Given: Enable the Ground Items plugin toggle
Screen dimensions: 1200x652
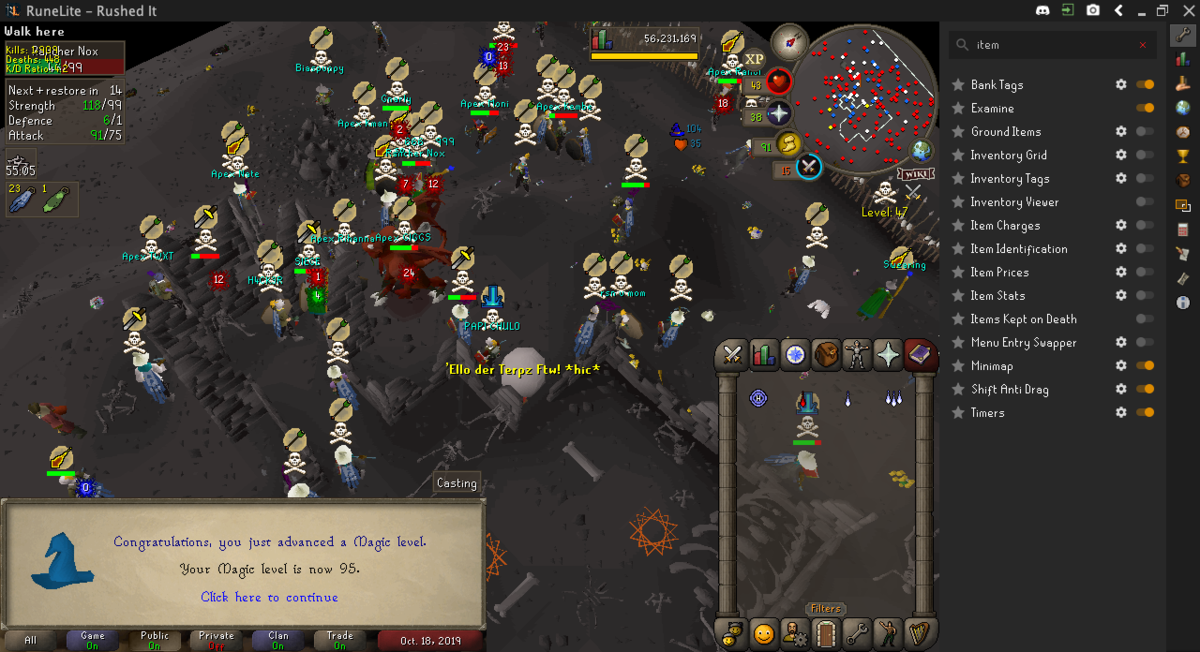Looking at the screenshot, I should coord(1145,132).
